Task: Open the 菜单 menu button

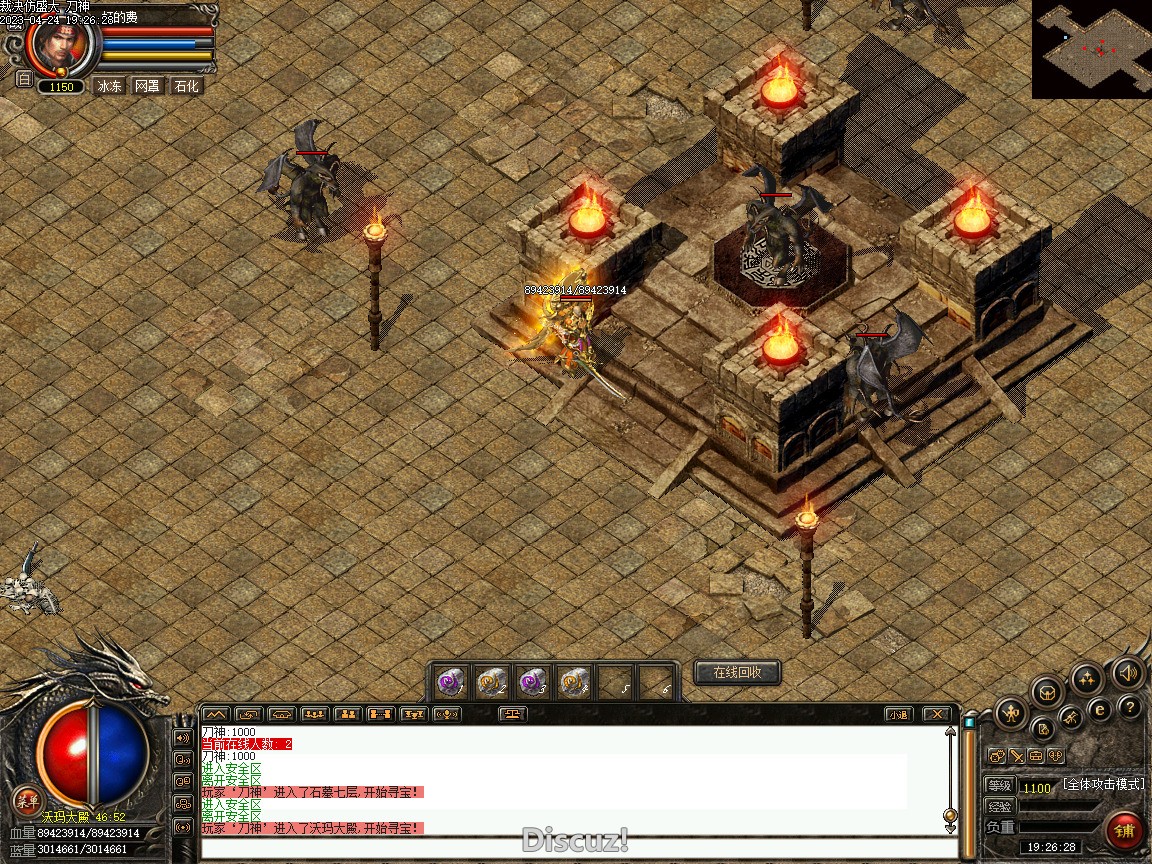Action: click(27, 800)
